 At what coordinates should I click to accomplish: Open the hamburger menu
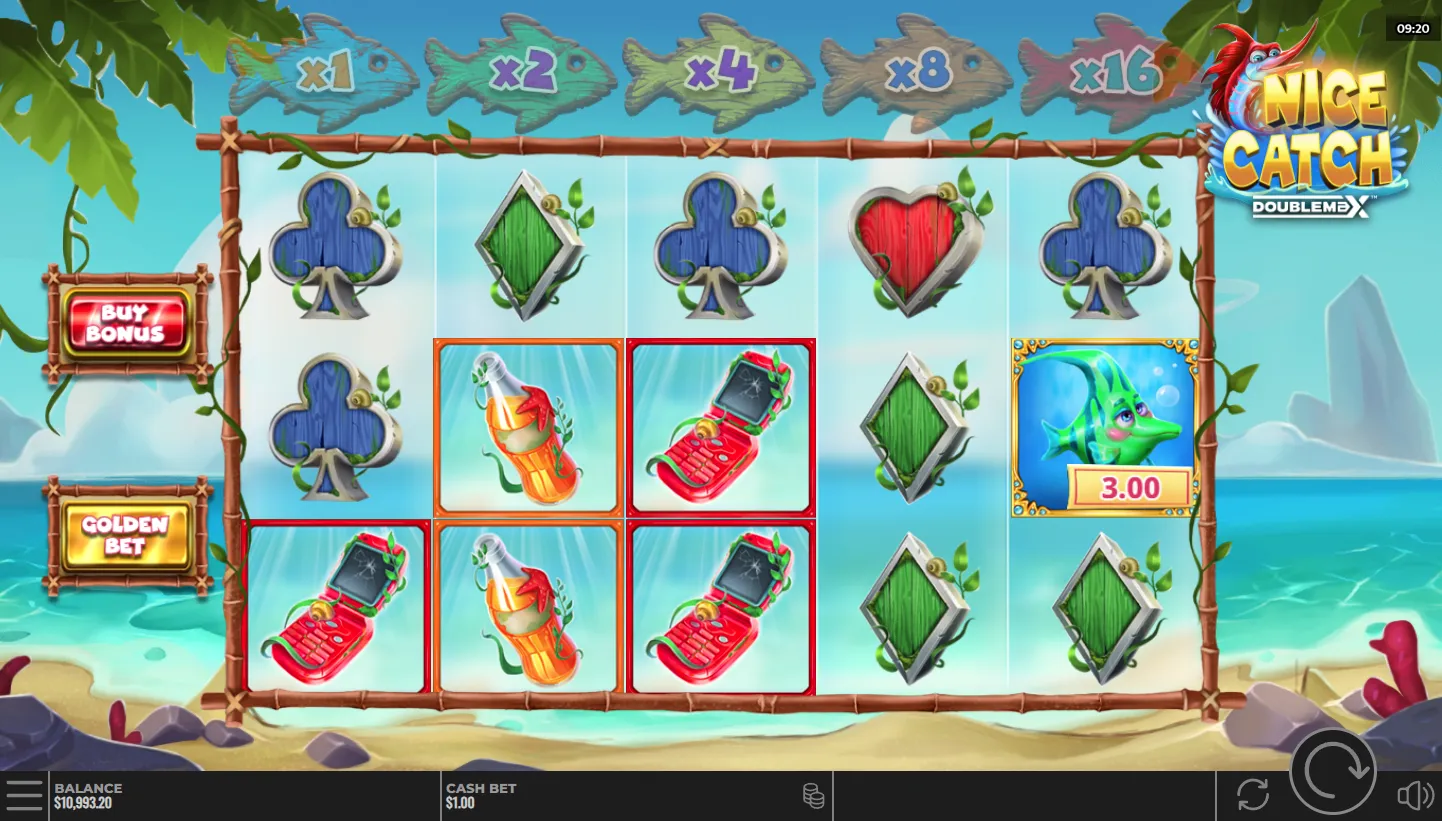click(24, 796)
